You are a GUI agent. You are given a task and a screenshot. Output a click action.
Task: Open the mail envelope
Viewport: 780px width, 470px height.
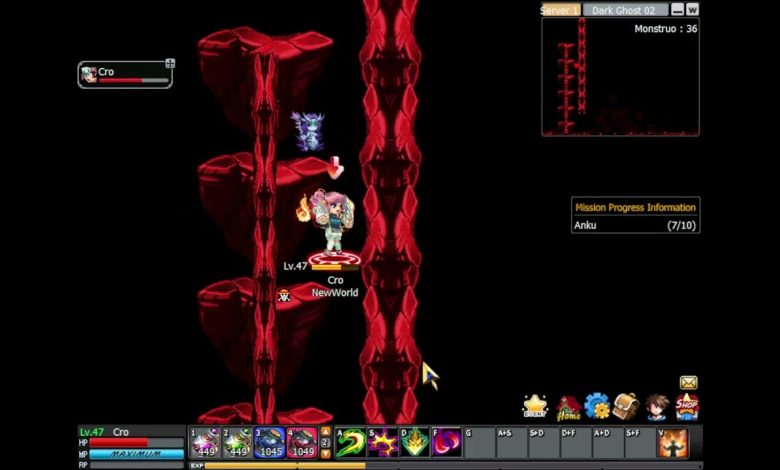[x=688, y=382]
